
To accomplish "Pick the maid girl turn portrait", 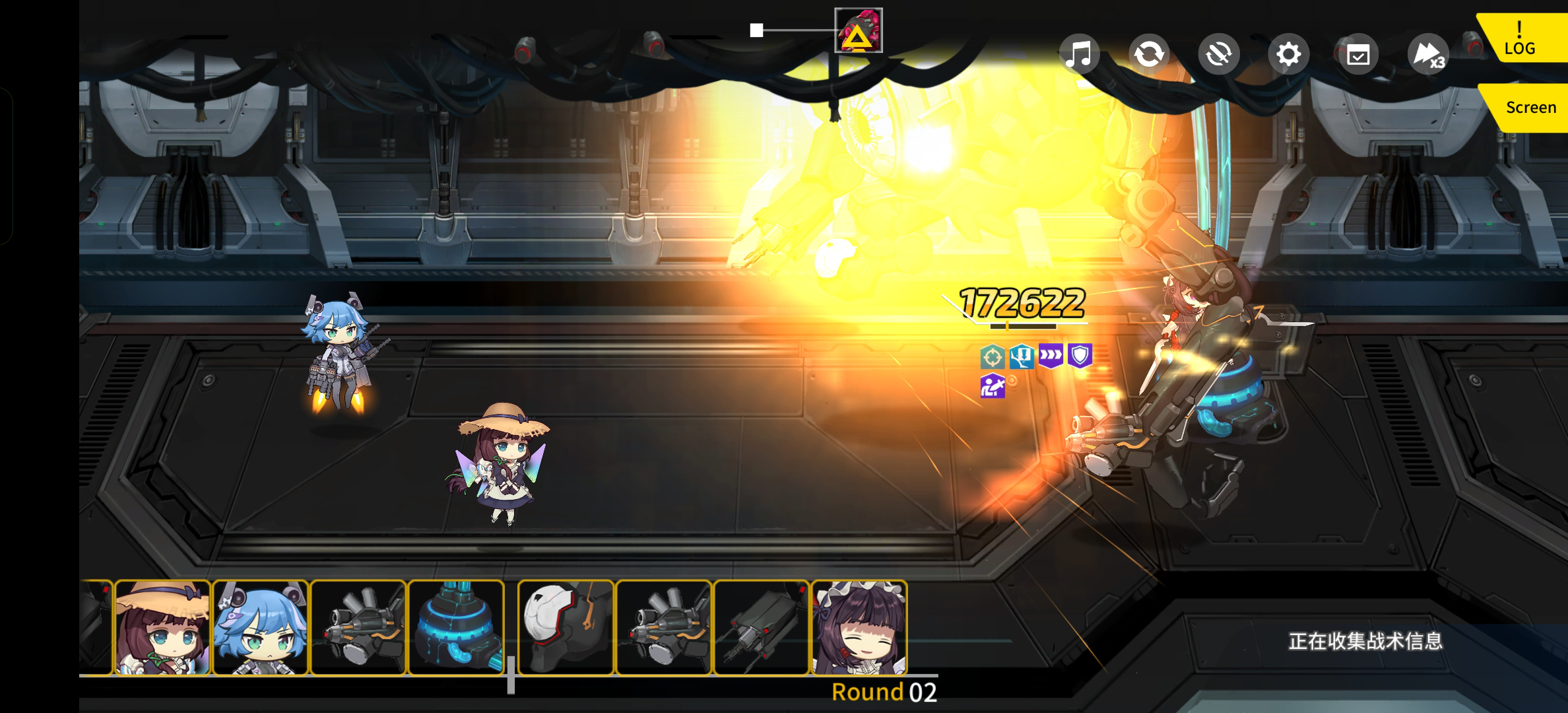I will [859, 627].
